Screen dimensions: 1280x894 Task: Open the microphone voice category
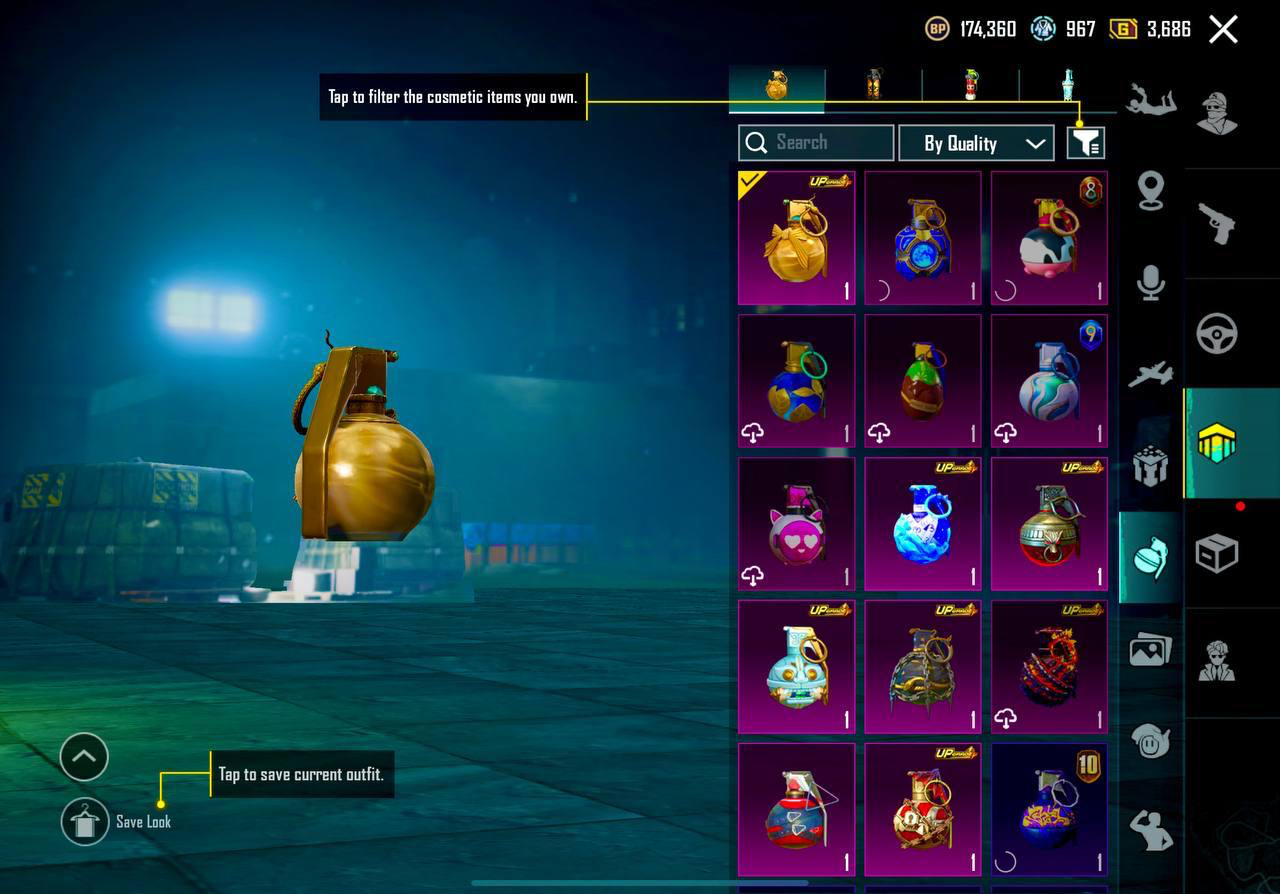pyautogui.click(x=1151, y=283)
